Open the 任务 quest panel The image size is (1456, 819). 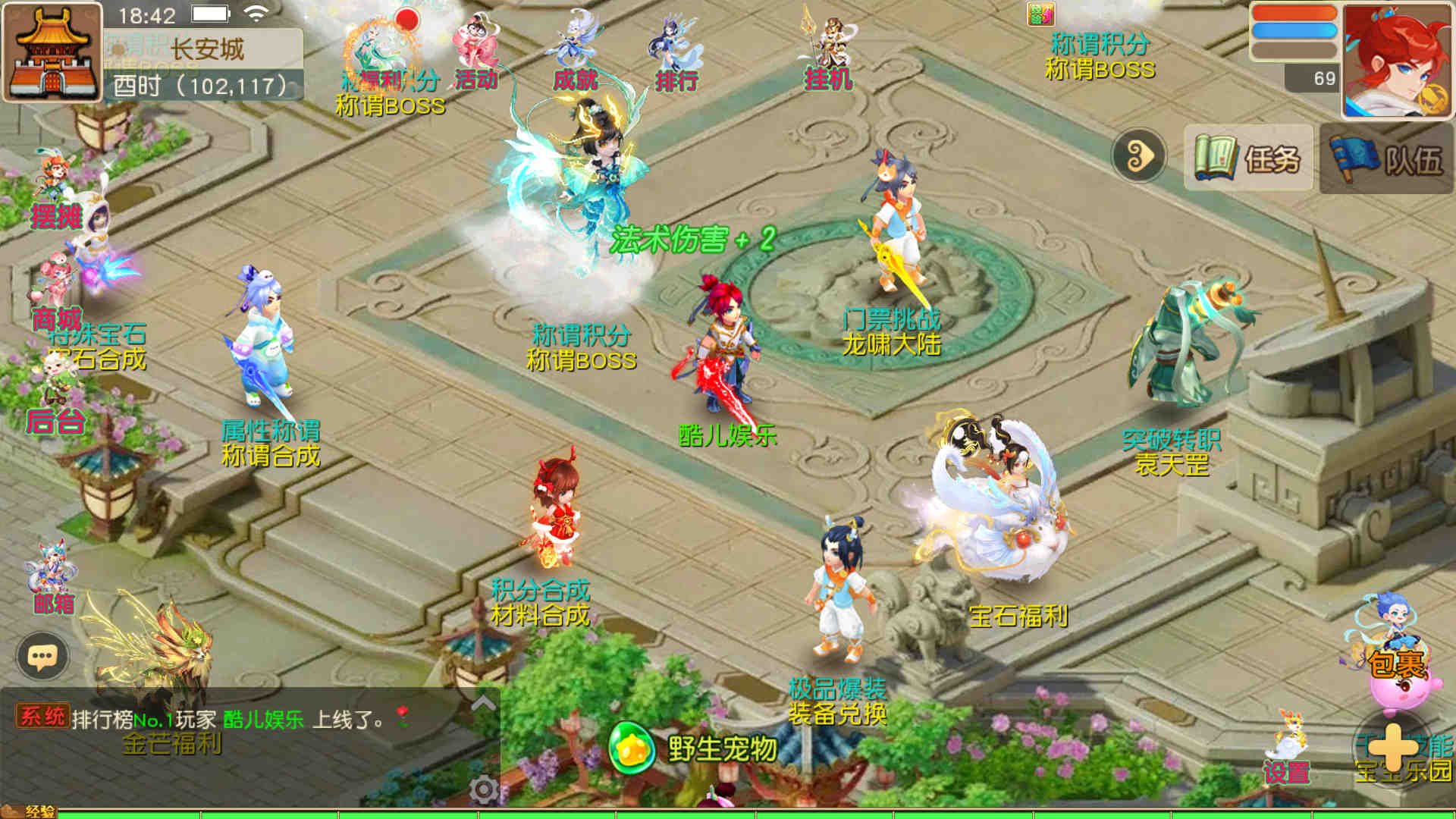tap(1247, 158)
